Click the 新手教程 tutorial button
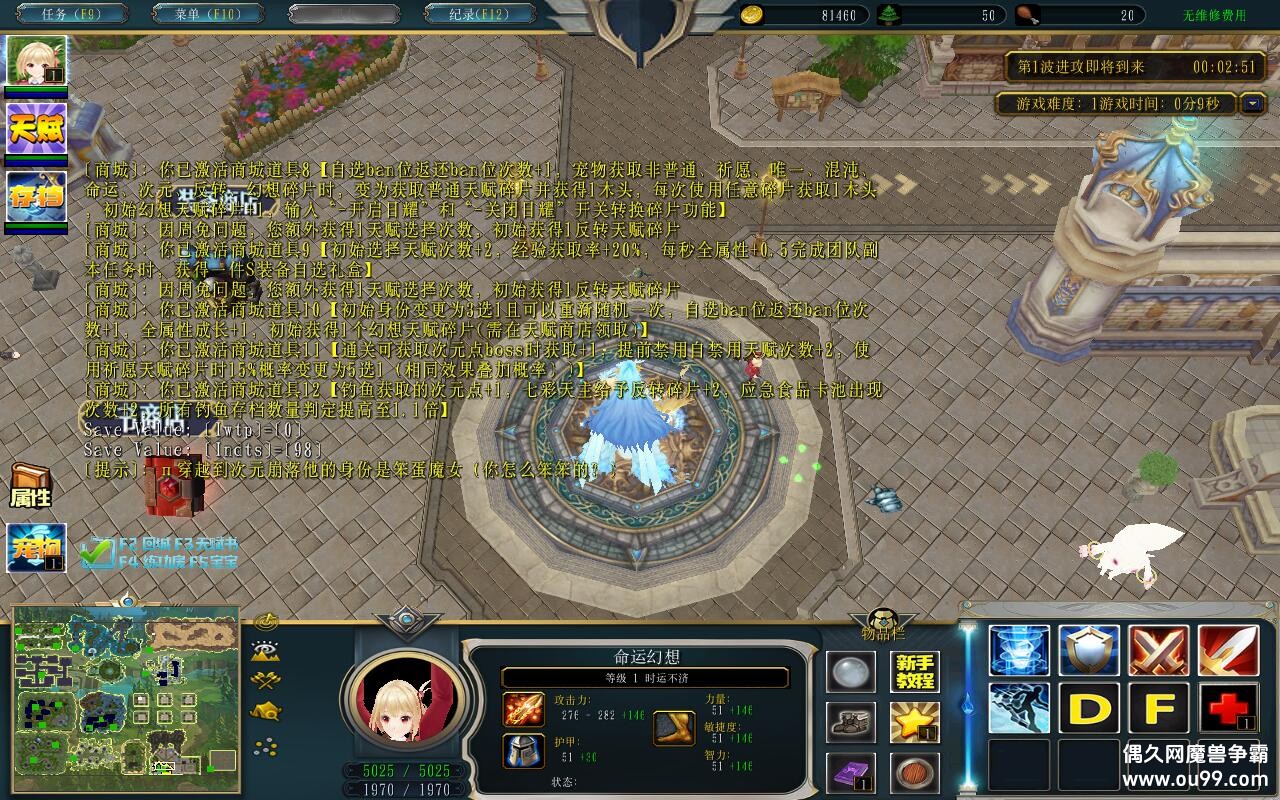The width and height of the screenshot is (1280, 800). point(915,670)
